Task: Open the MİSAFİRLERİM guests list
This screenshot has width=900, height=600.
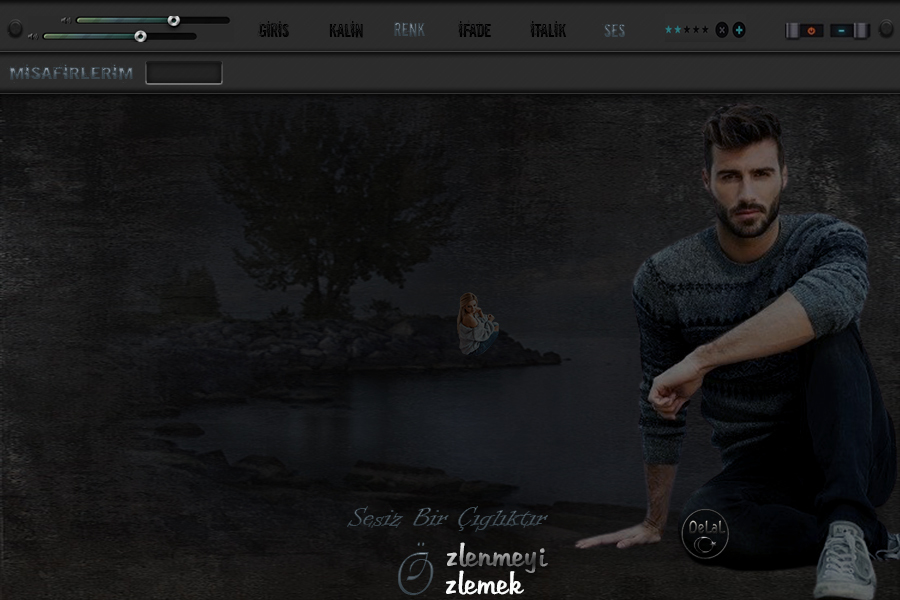Action: pos(71,73)
